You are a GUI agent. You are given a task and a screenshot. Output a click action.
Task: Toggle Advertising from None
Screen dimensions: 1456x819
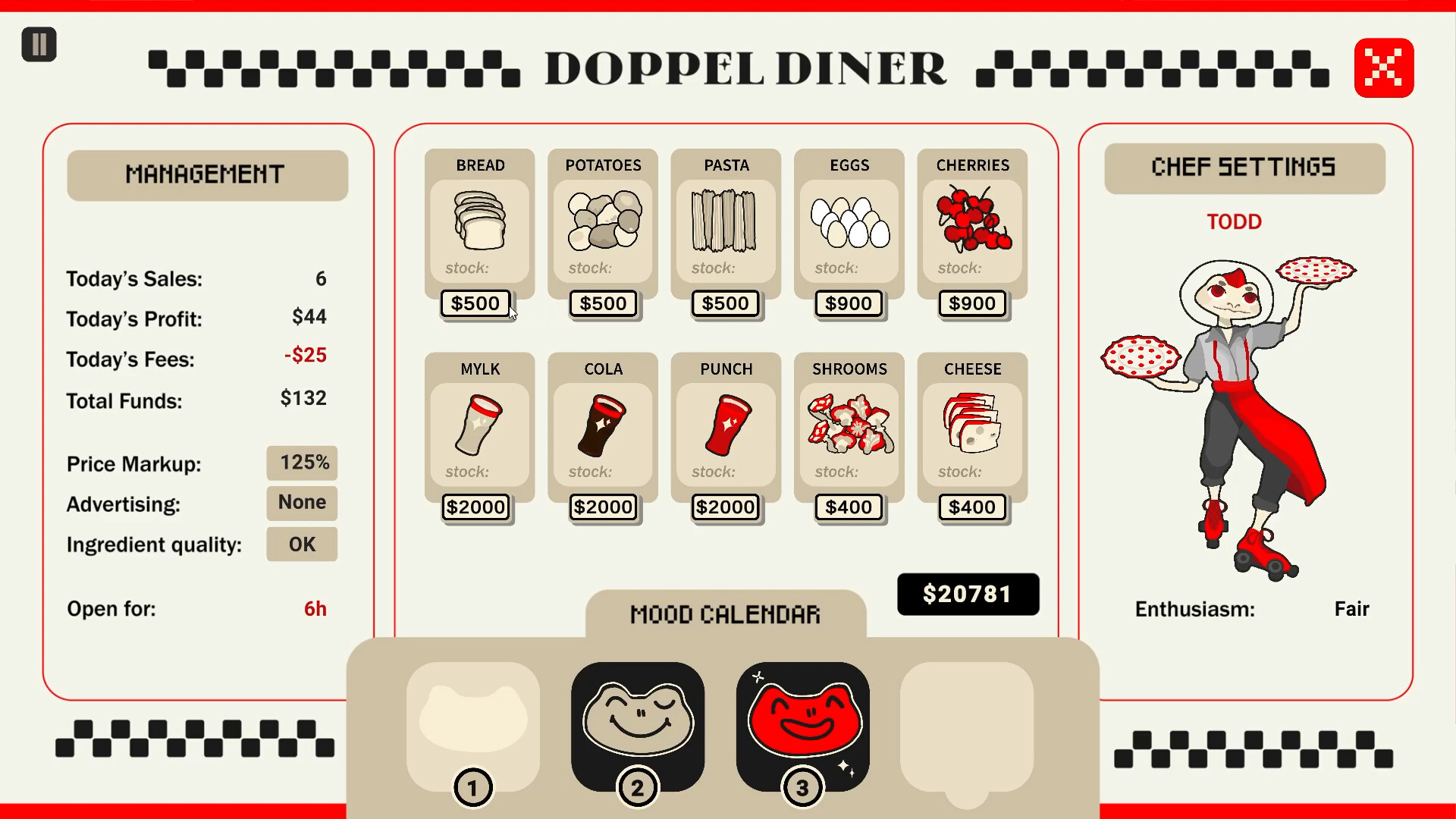pos(301,503)
